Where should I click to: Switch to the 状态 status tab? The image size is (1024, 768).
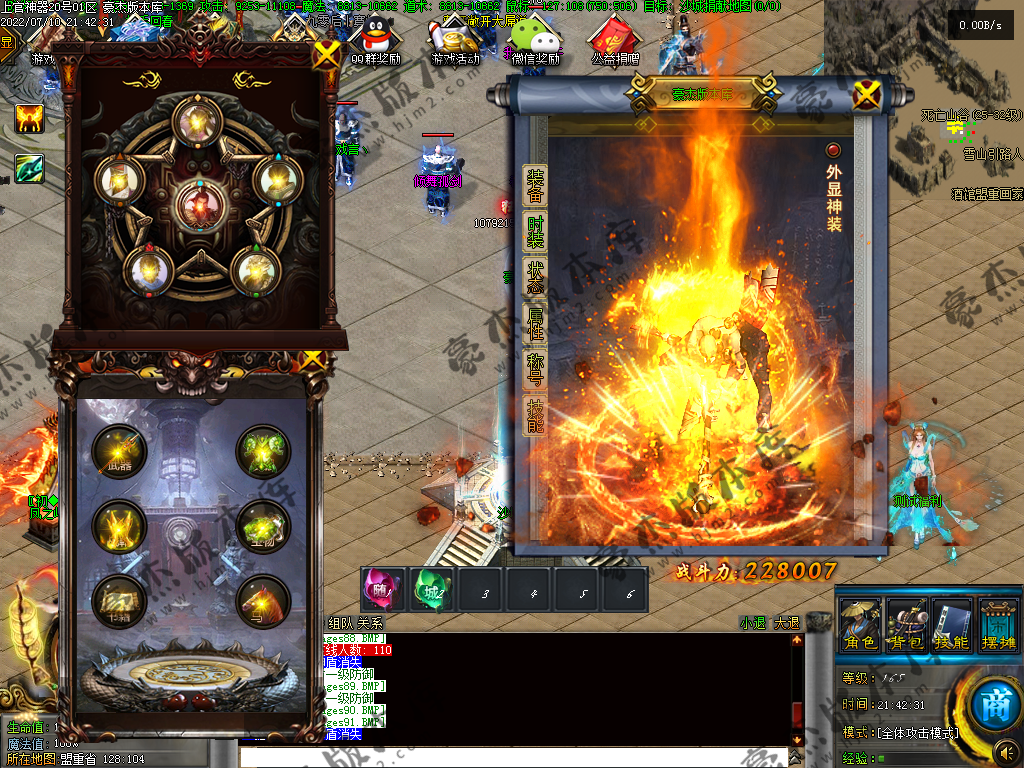(x=535, y=277)
